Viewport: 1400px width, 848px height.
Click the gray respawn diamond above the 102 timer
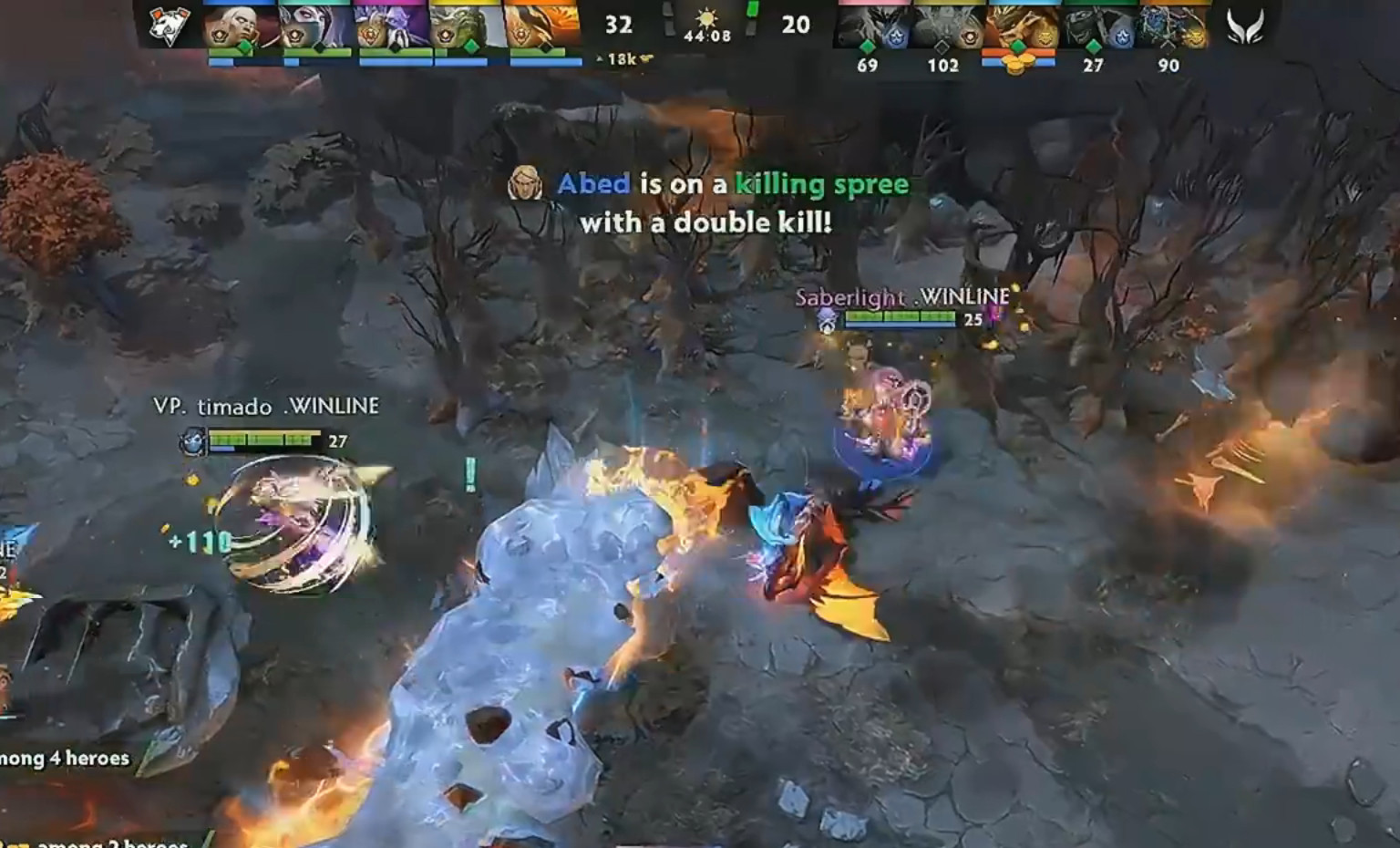pyautogui.click(x=942, y=47)
